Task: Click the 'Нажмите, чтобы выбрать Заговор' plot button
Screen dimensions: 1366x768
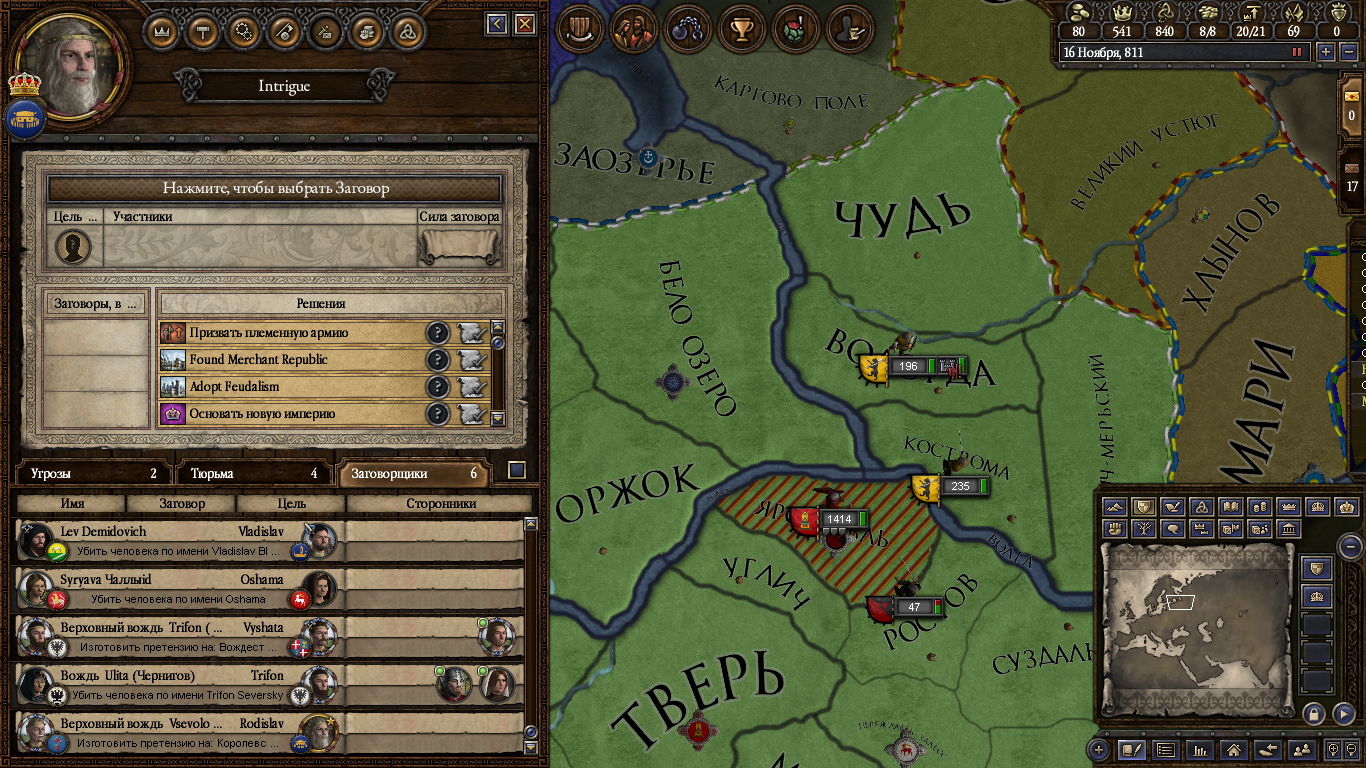Action: click(x=275, y=188)
